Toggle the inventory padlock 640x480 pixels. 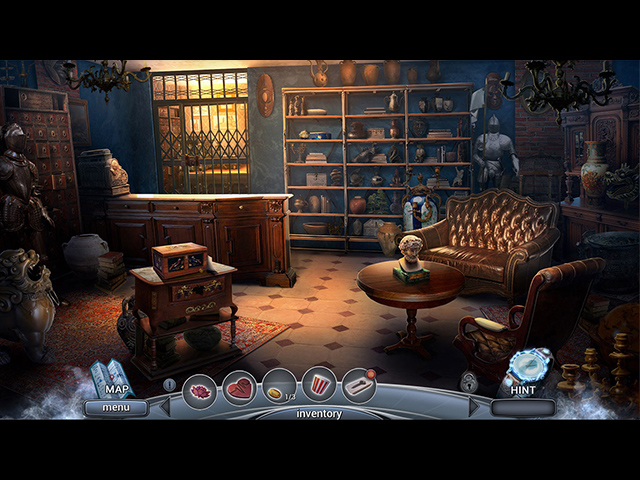tap(468, 381)
